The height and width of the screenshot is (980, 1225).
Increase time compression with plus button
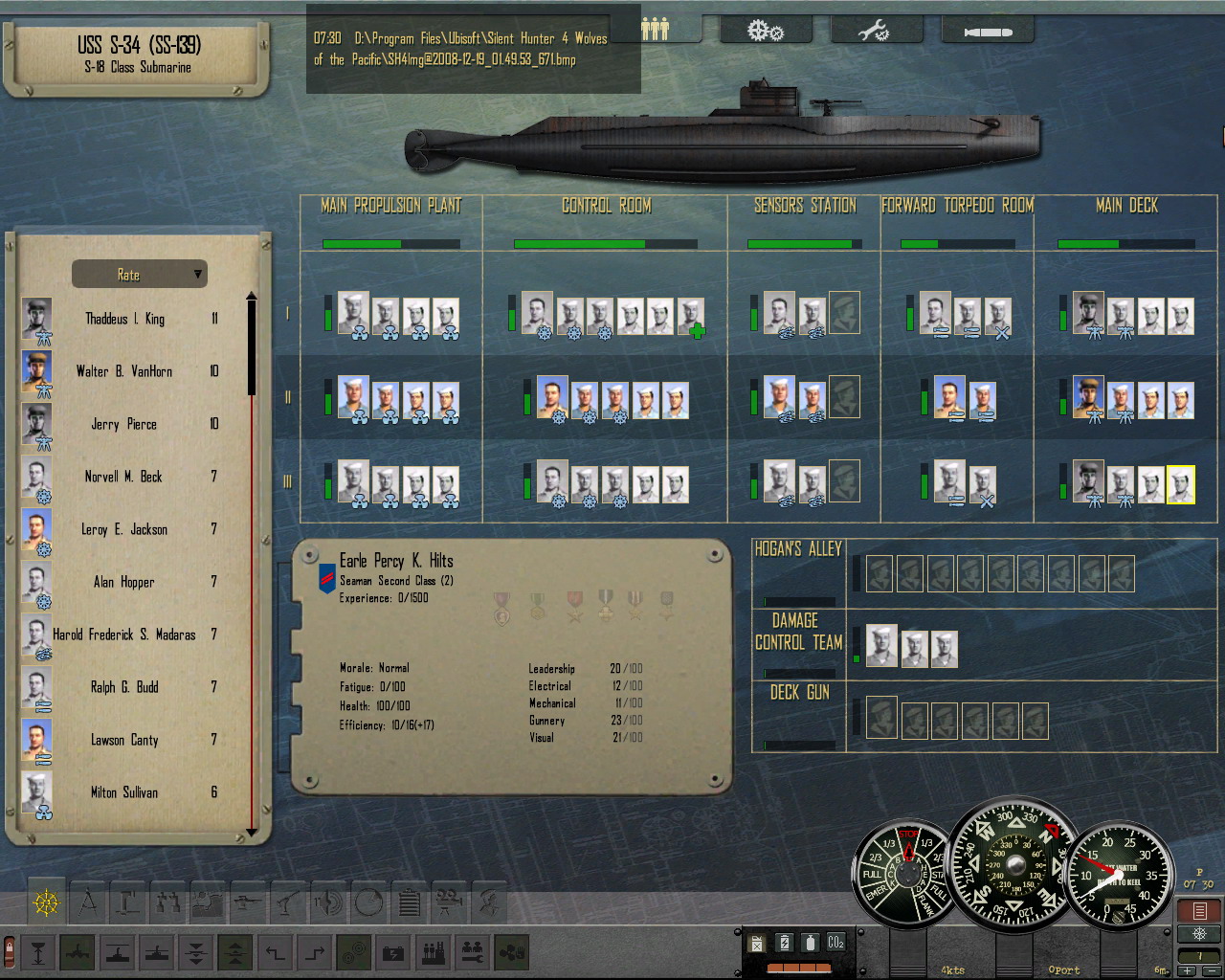1188,970
